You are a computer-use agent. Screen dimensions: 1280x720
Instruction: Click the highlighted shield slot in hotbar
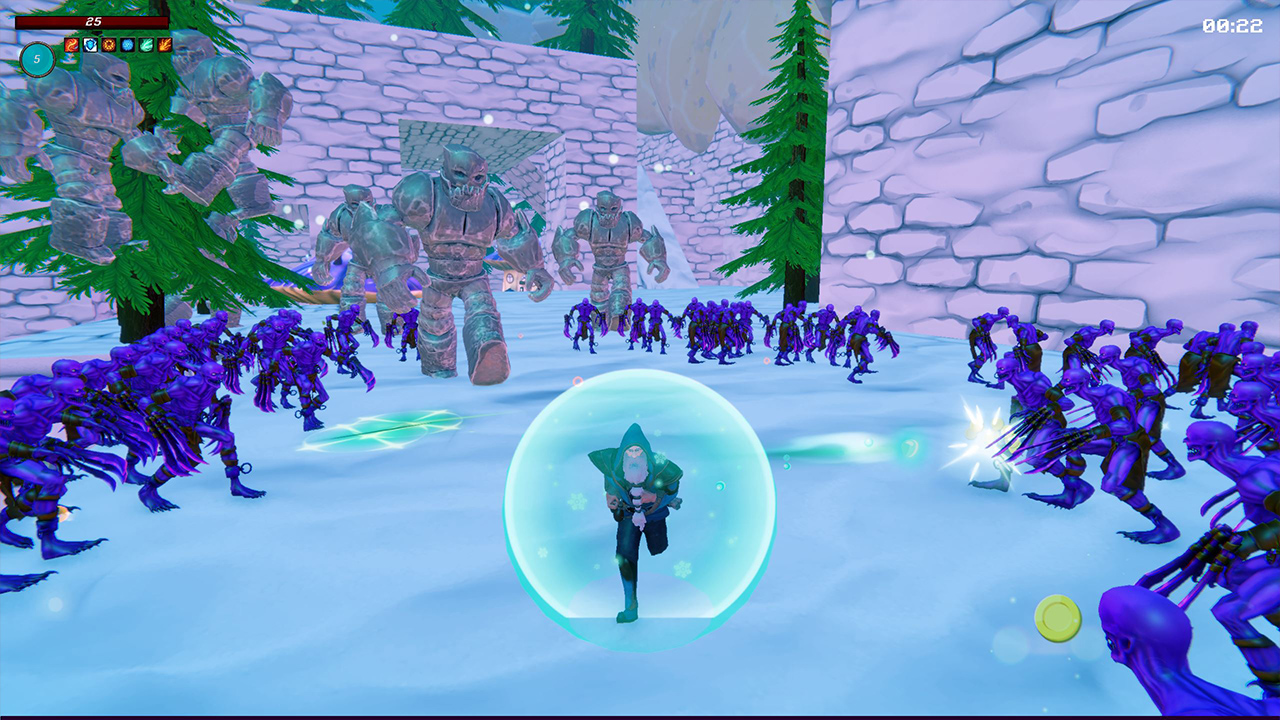90,45
